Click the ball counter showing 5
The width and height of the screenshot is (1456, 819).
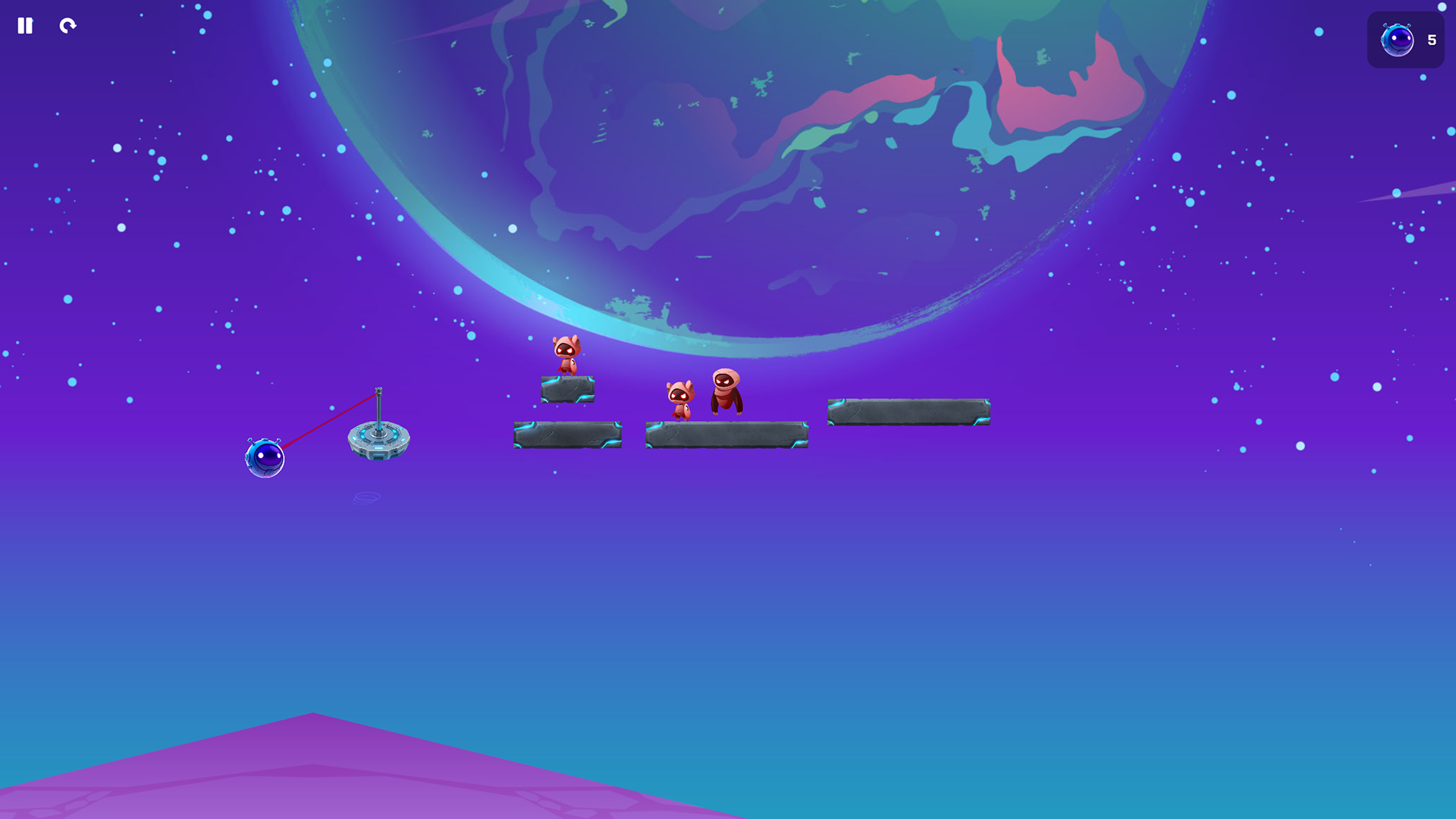coord(1405,39)
